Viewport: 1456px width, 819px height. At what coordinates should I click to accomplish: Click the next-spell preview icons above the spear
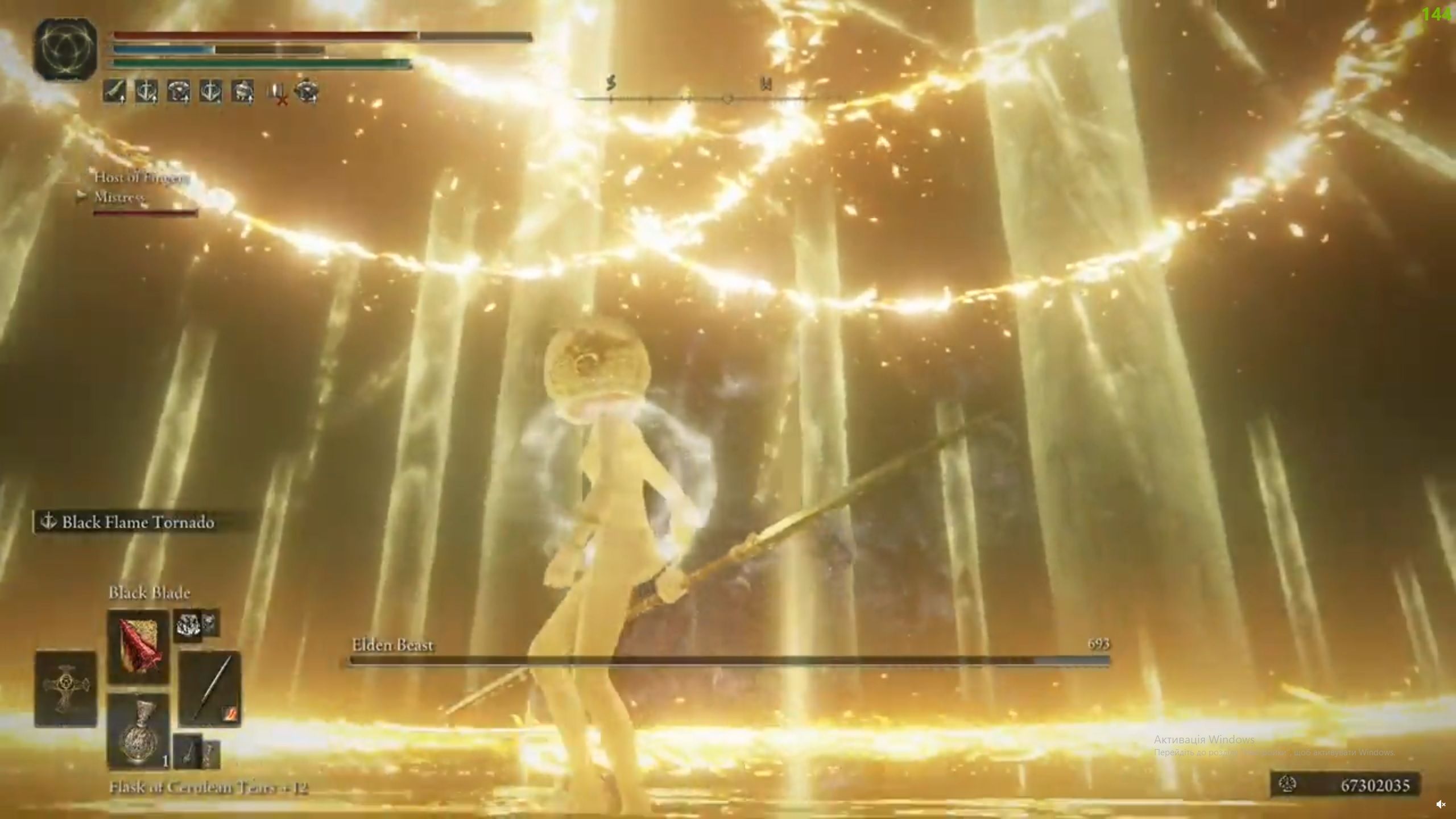pyautogui.click(x=196, y=624)
